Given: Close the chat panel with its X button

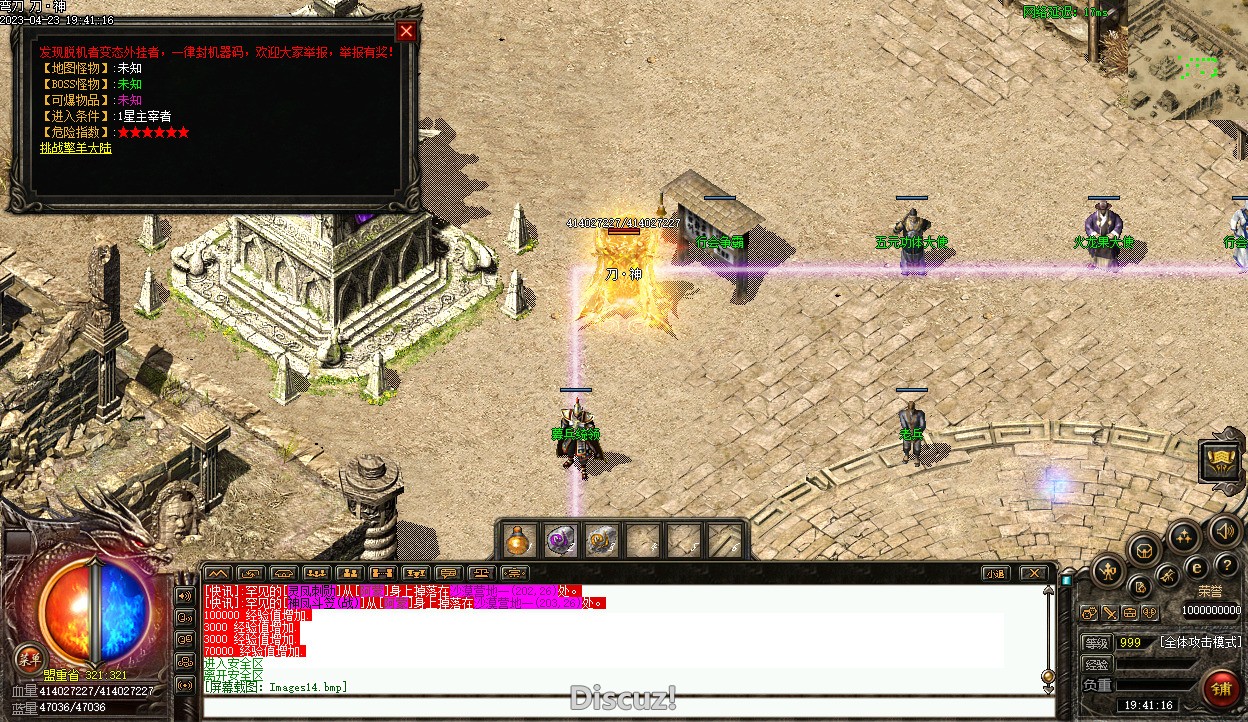Looking at the screenshot, I should pos(1034,573).
